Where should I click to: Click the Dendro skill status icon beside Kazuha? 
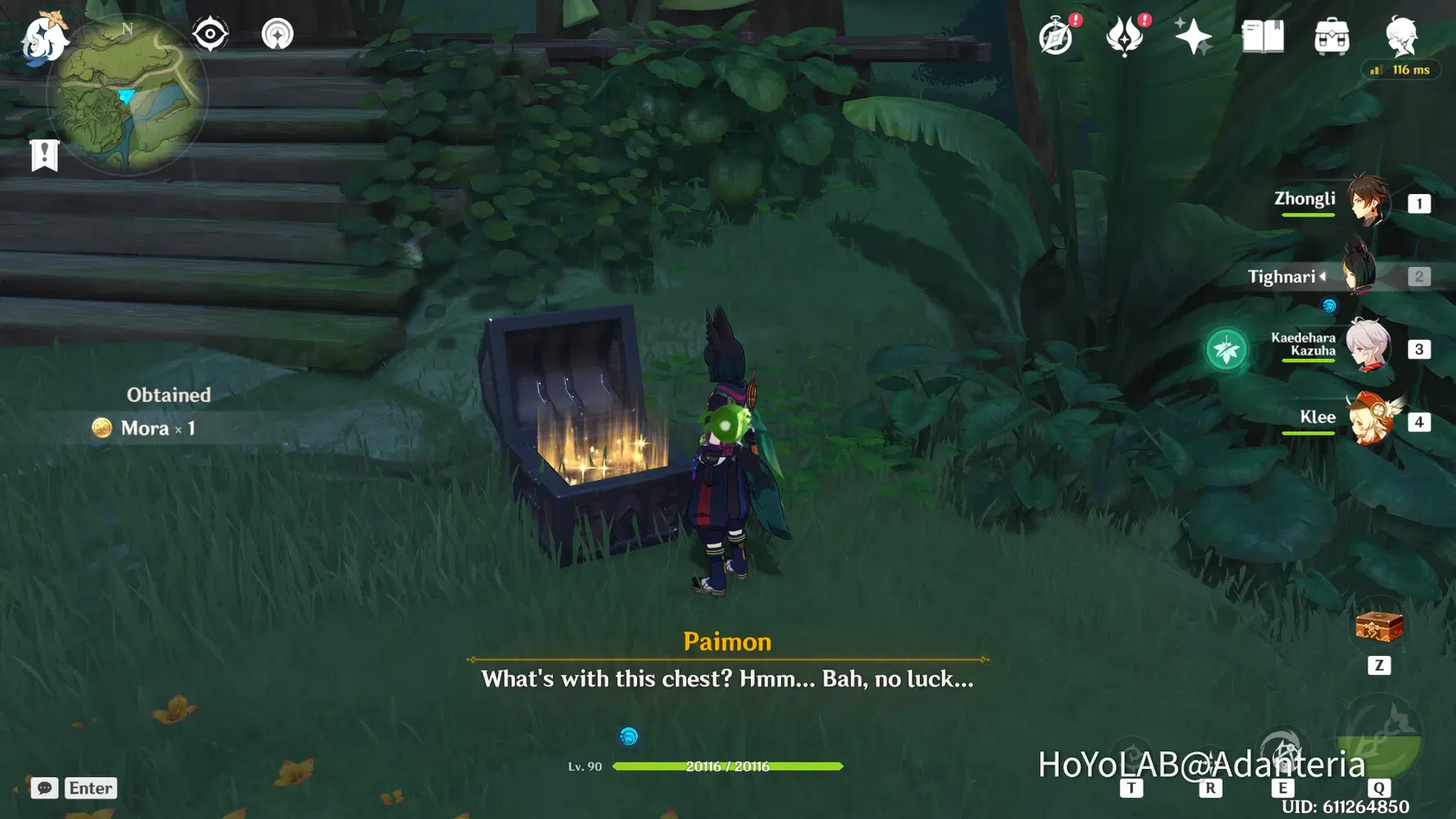point(1226,347)
